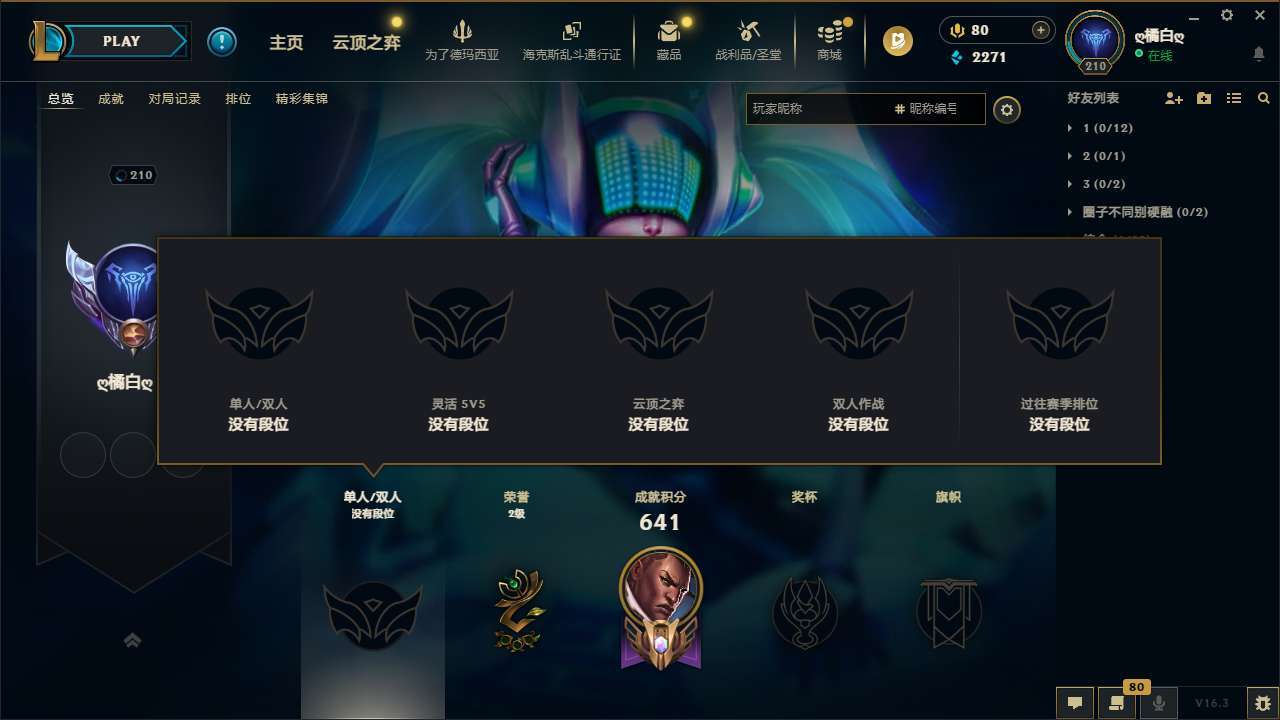Adjust the voice volume slider showing 80

pyautogui.click(x=995, y=30)
